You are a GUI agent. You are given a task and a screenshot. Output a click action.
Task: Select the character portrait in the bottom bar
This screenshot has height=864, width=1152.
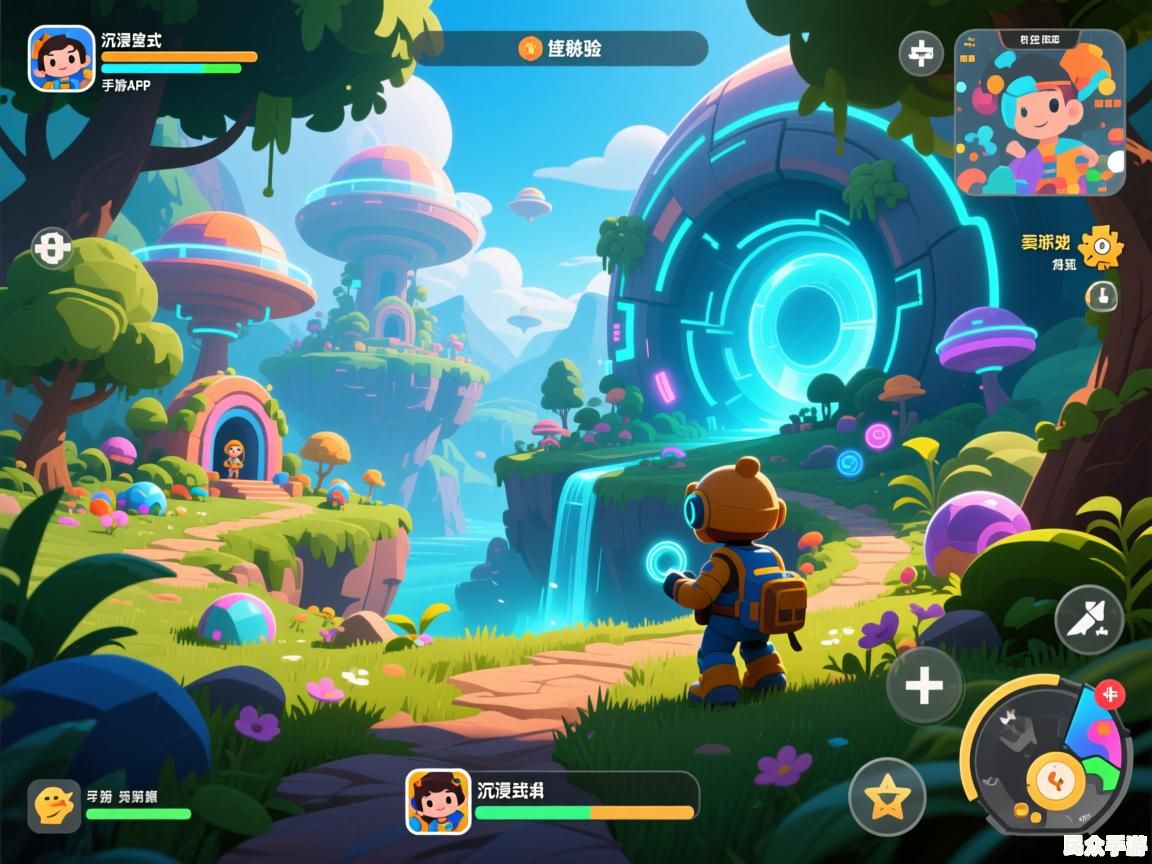(x=438, y=801)
